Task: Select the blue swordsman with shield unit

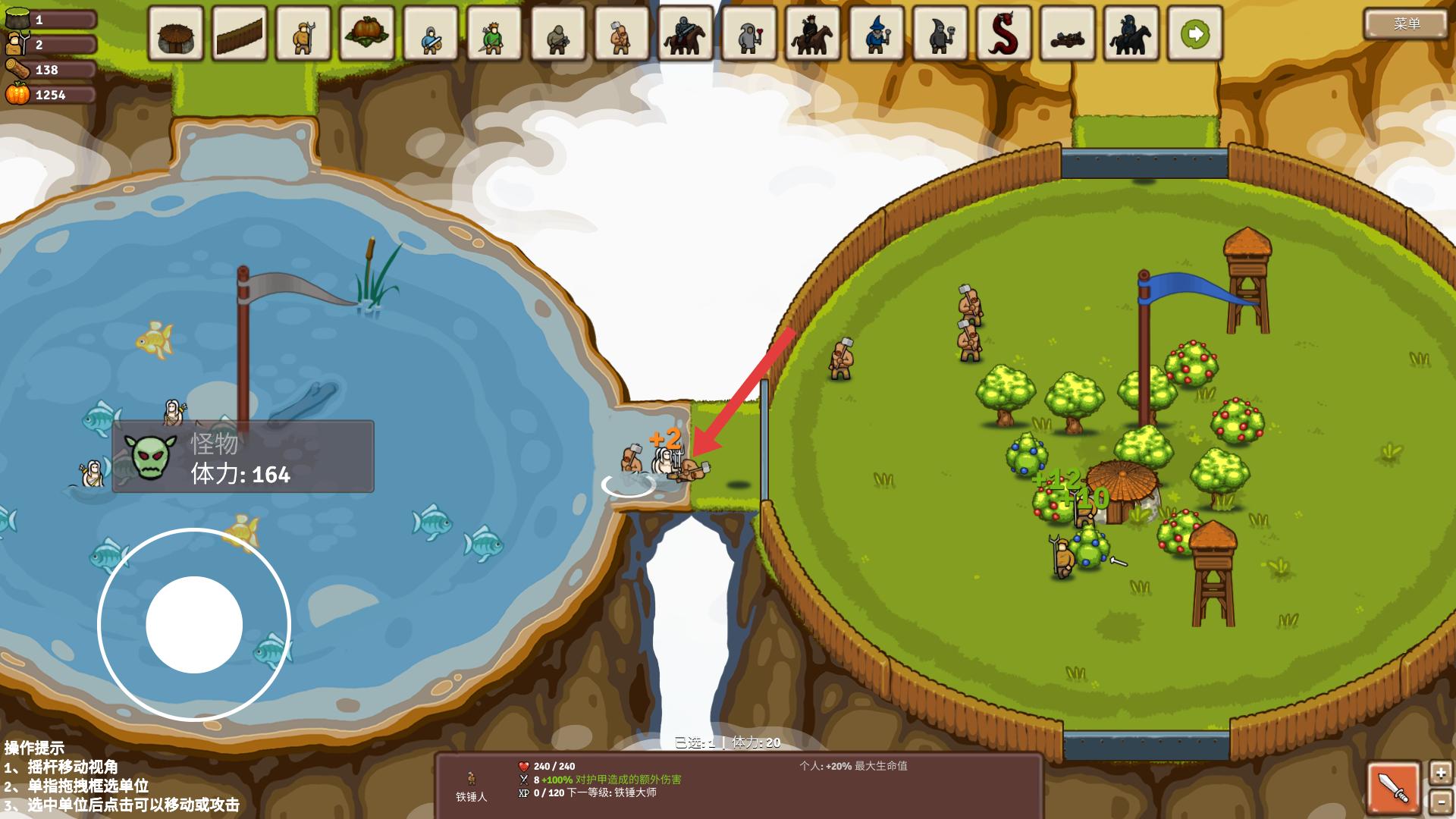Action: click(431, 34)
